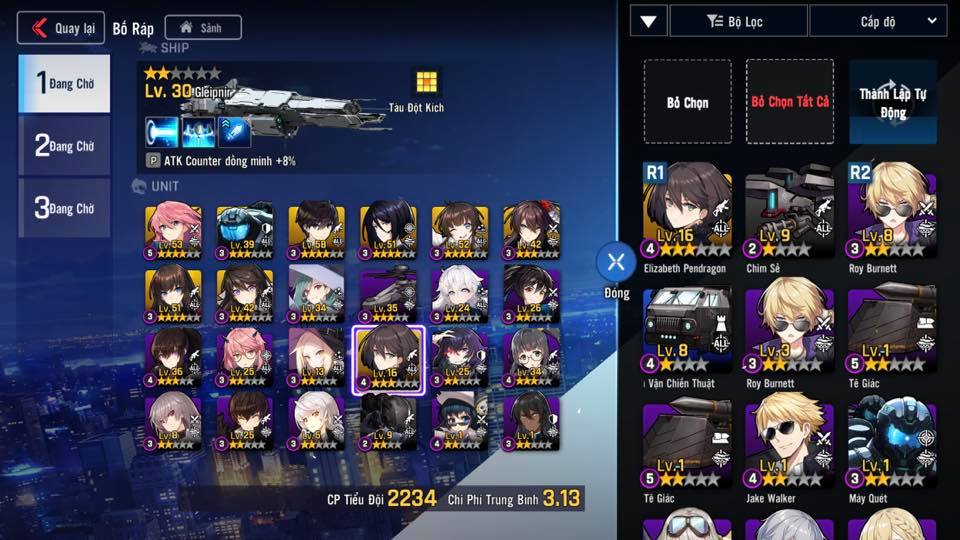This screenshot has height=540, width=960.
Task: Close the unit panel with Đóng button
Action: coord(616,263)
